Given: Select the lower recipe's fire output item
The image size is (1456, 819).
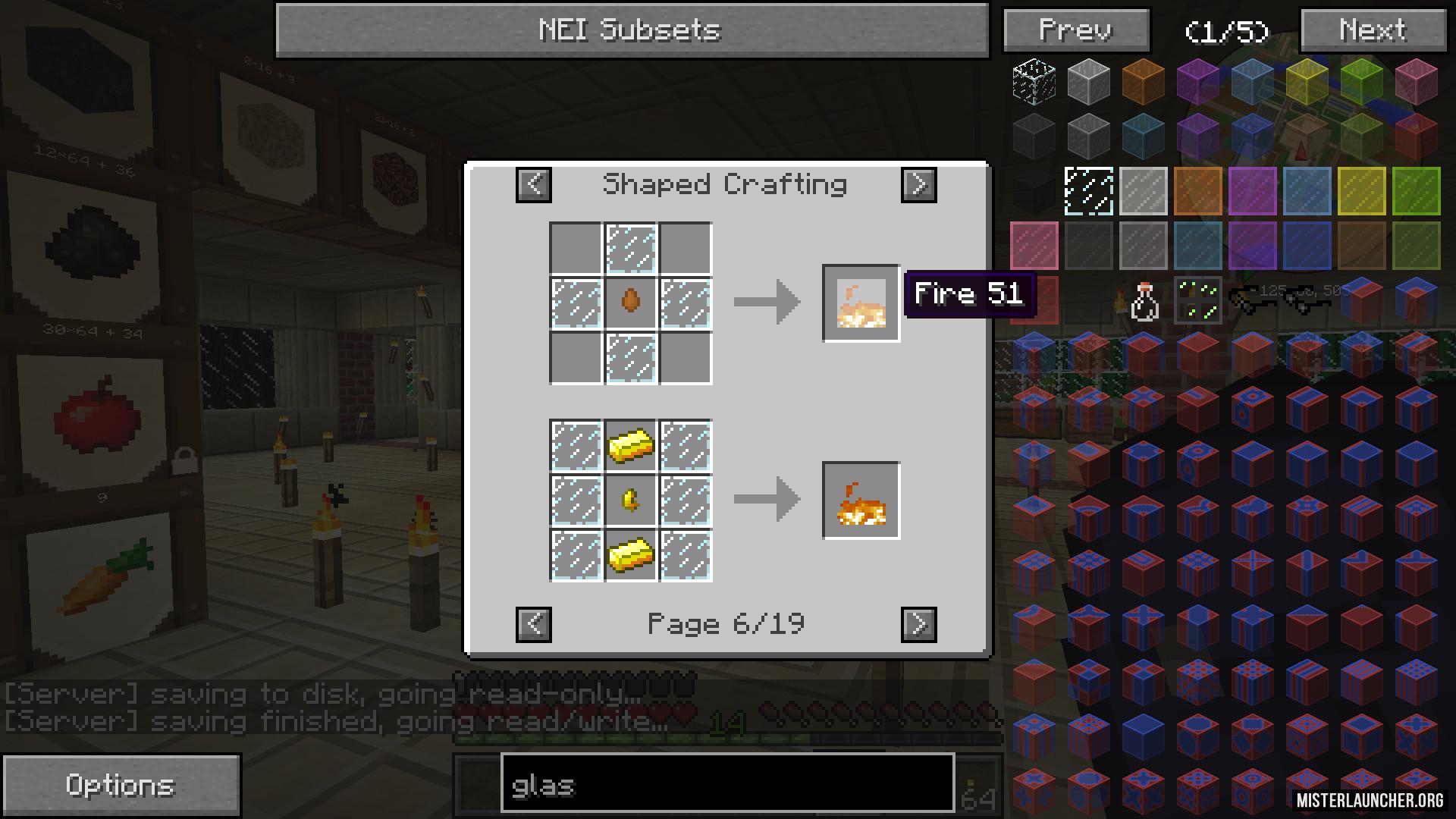Looking at the screenshot, I should coord(861,500).
